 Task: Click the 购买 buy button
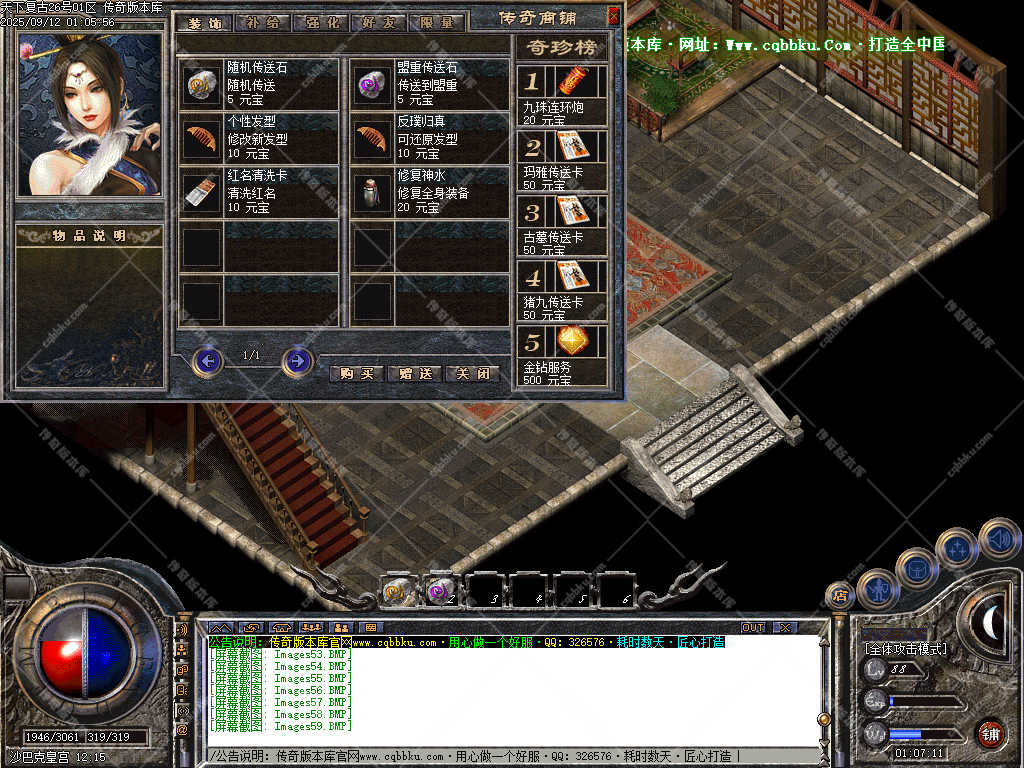click(x=356, y=373)
